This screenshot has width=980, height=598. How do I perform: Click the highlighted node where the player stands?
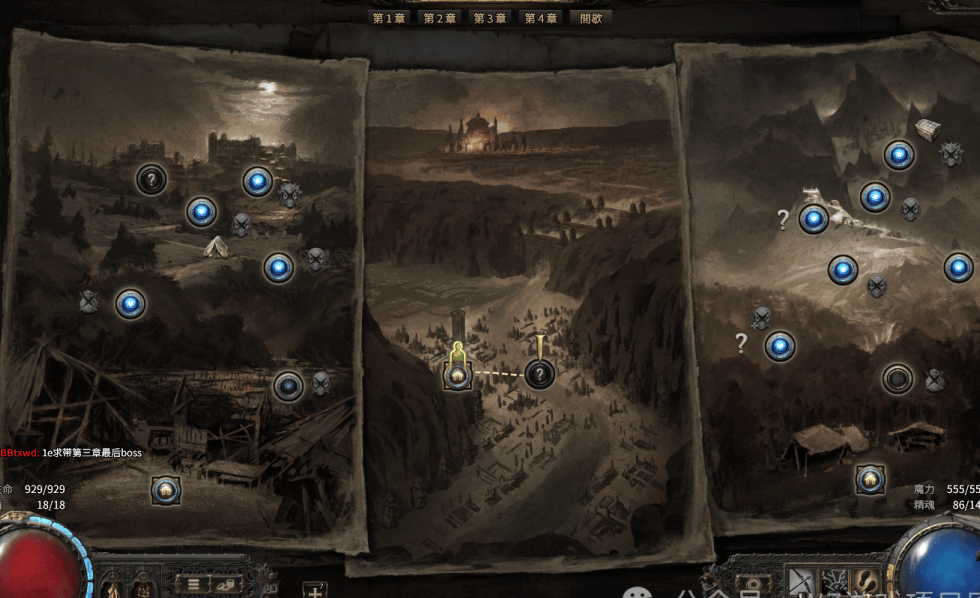[x=458, y=375]
